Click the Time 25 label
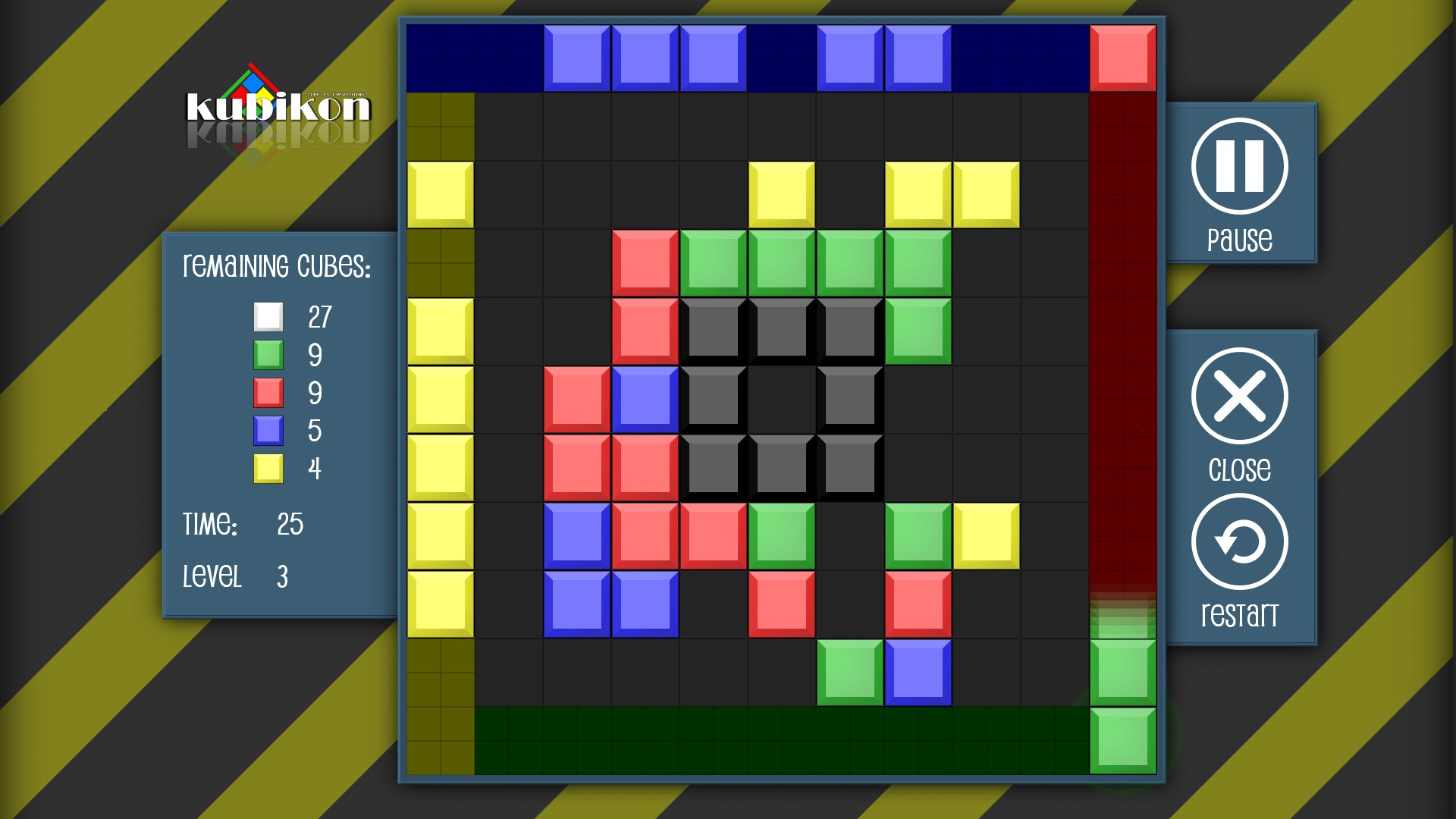Viewport: 1456px width, 819px height. coord(243,524)
